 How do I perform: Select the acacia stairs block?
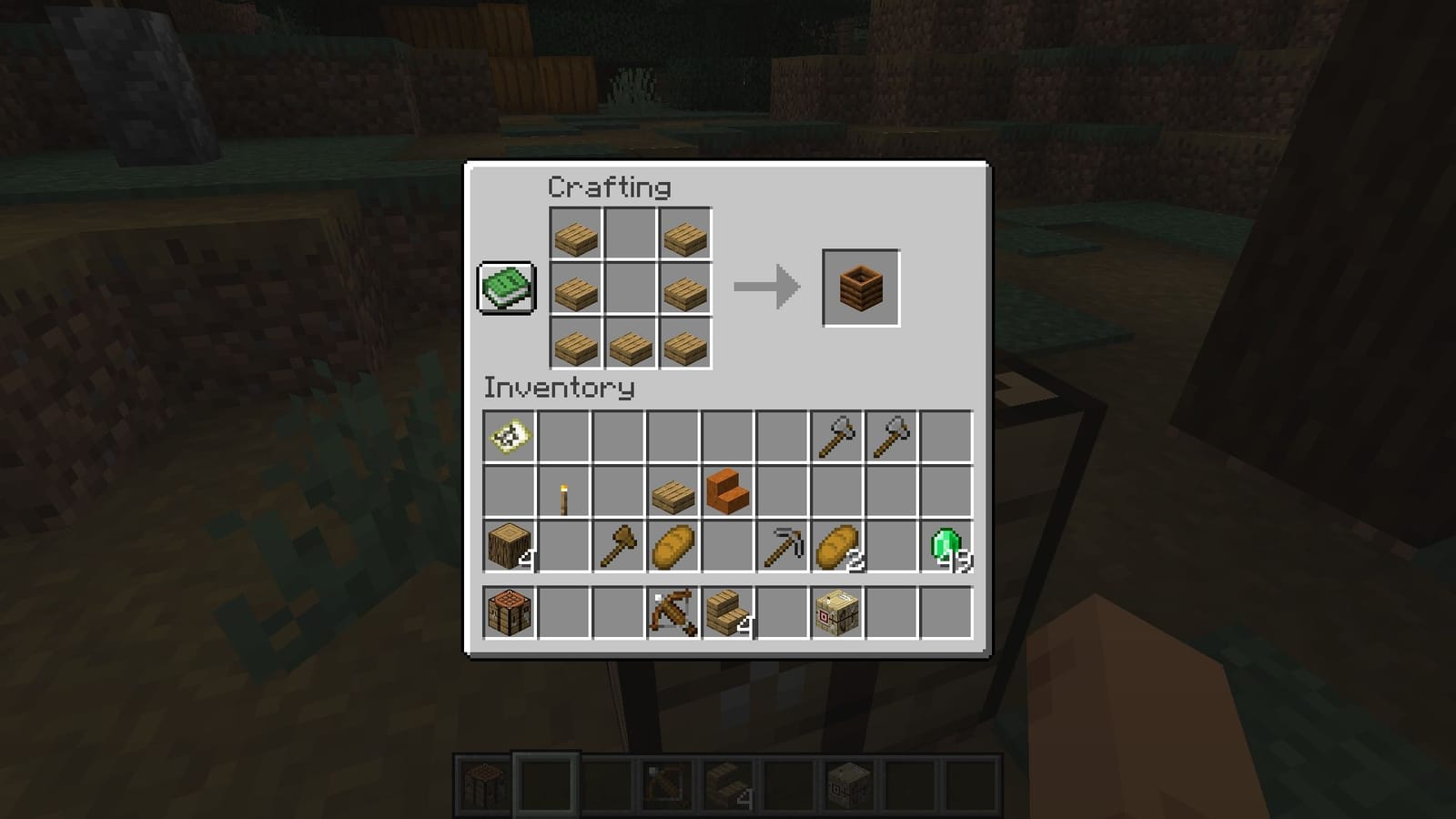pyautogui.click(x=725, y=492)
